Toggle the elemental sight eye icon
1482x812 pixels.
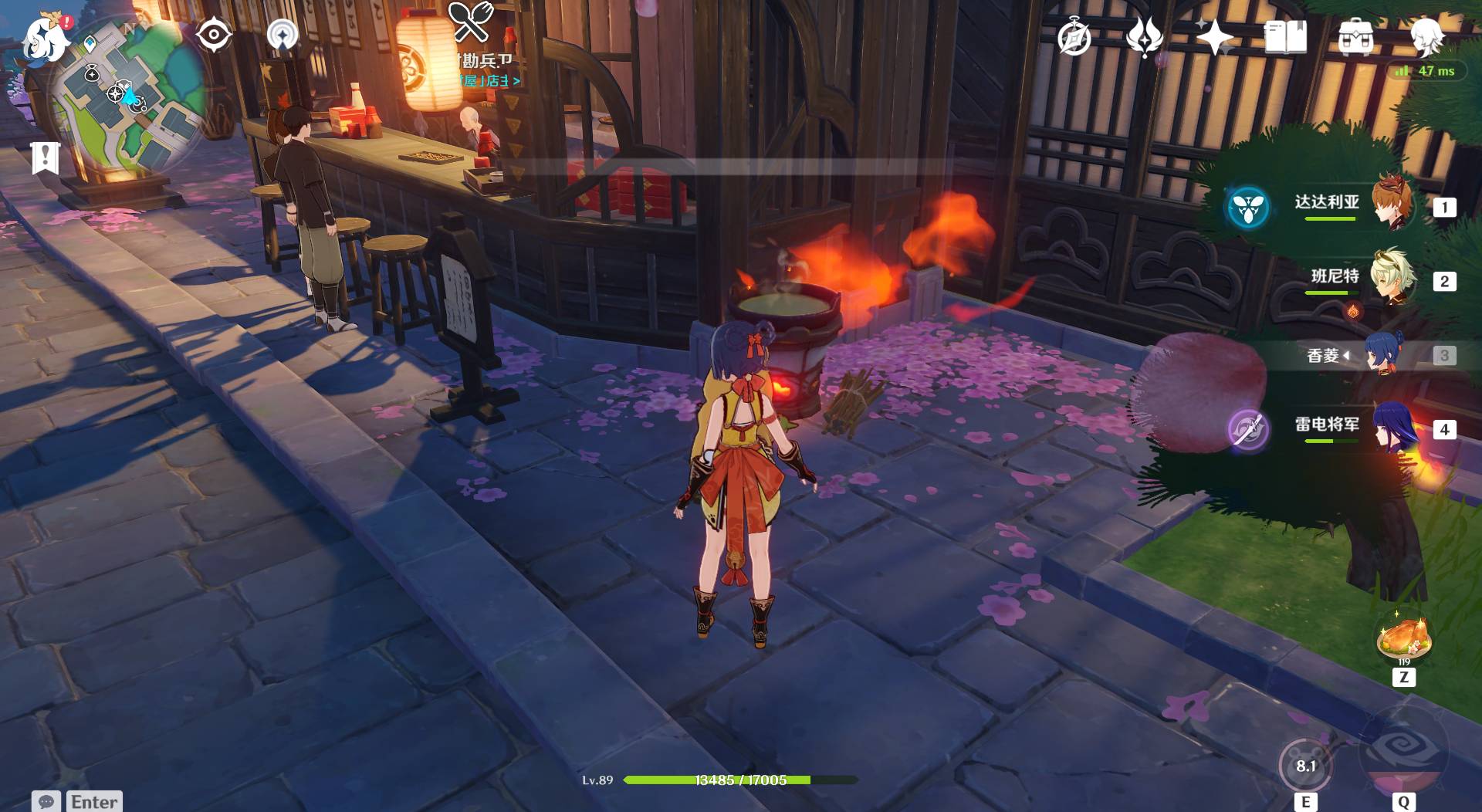coord(214,35)
